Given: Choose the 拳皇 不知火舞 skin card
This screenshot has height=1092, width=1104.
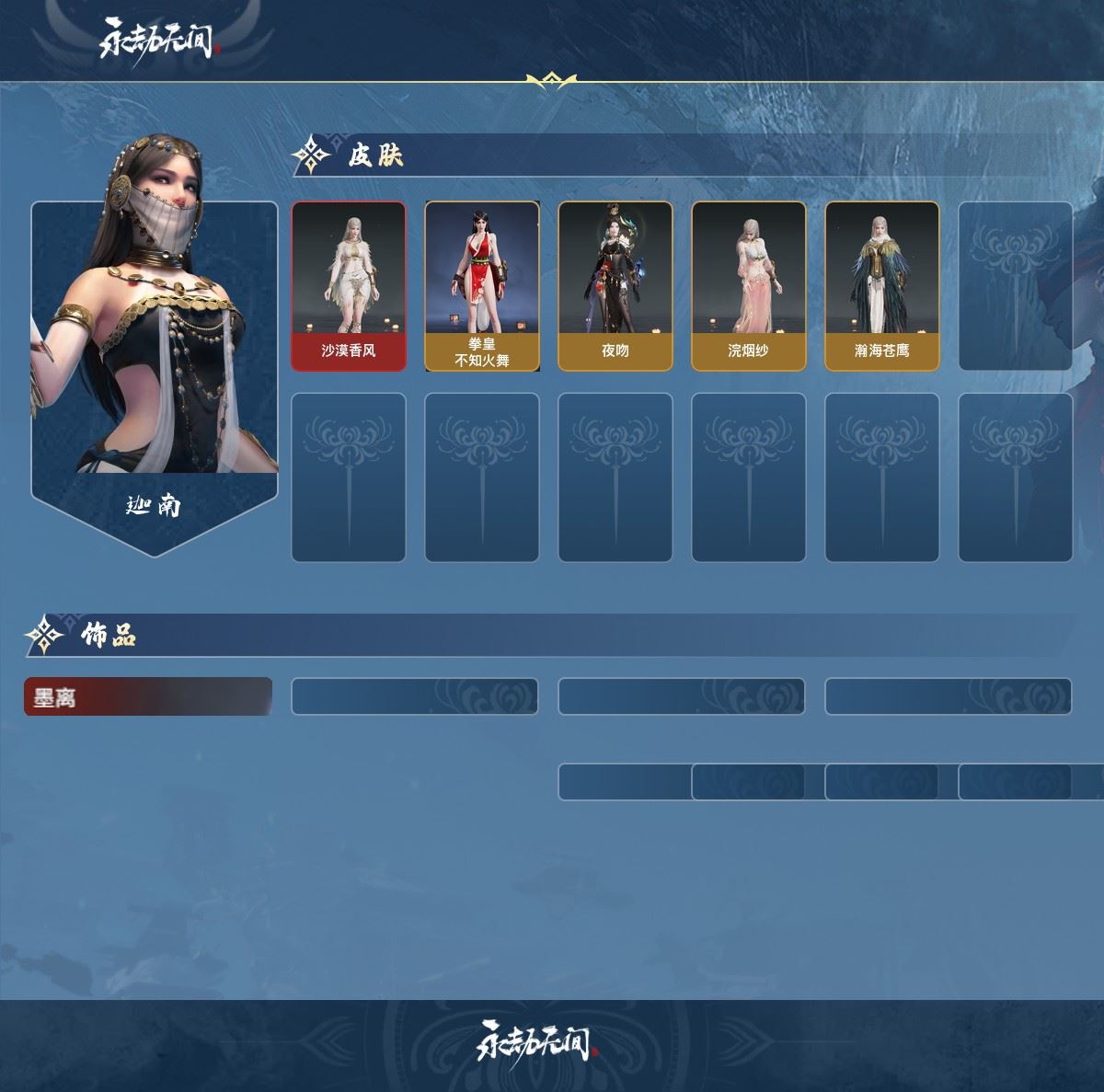Looking at the screenshot, I should coord(482,286).
